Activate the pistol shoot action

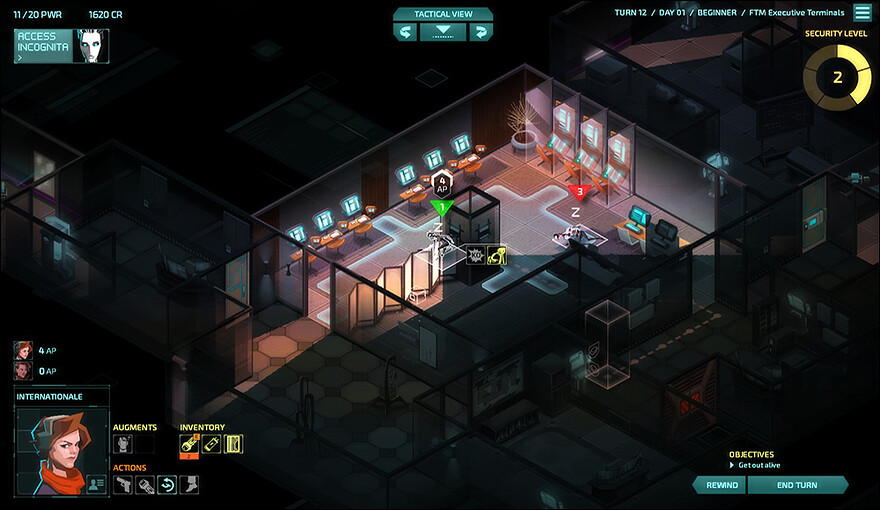tap(123, 485)
